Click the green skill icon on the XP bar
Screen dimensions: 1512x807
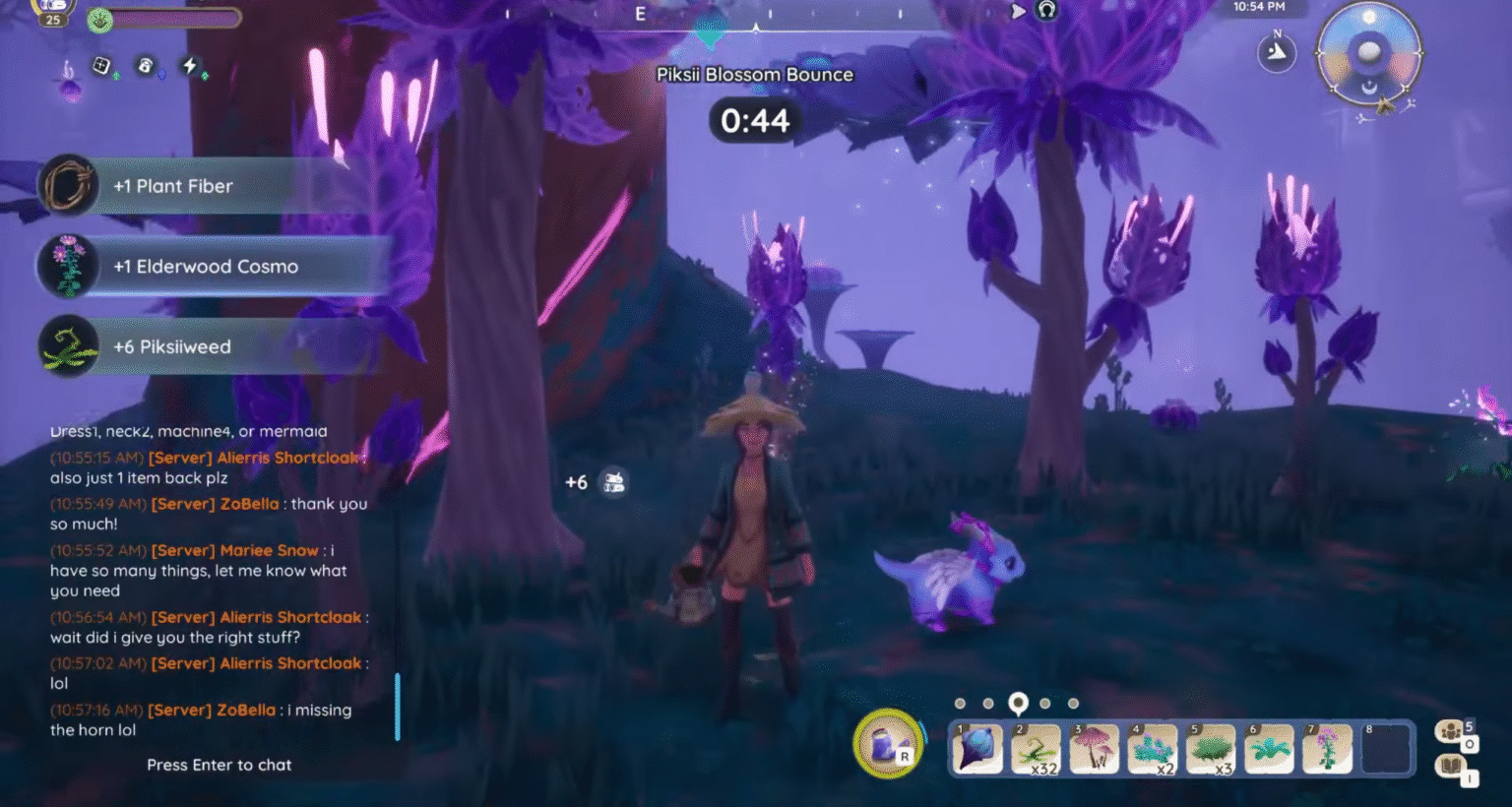click(x=99, y=20)
